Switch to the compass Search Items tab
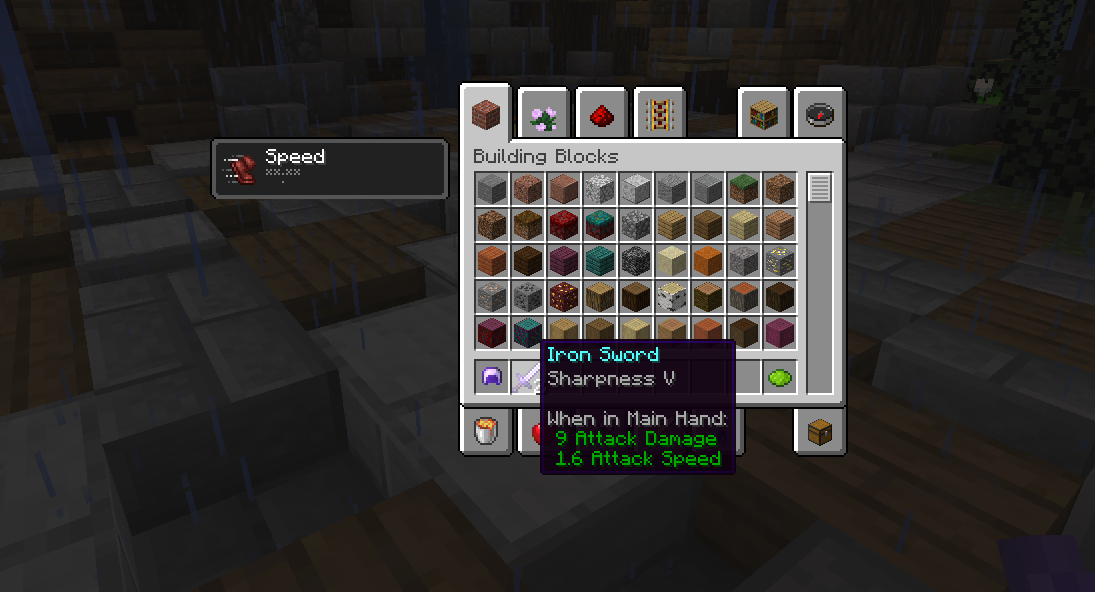This screenshot has width=1095, height=592. [x=821, y=116]
